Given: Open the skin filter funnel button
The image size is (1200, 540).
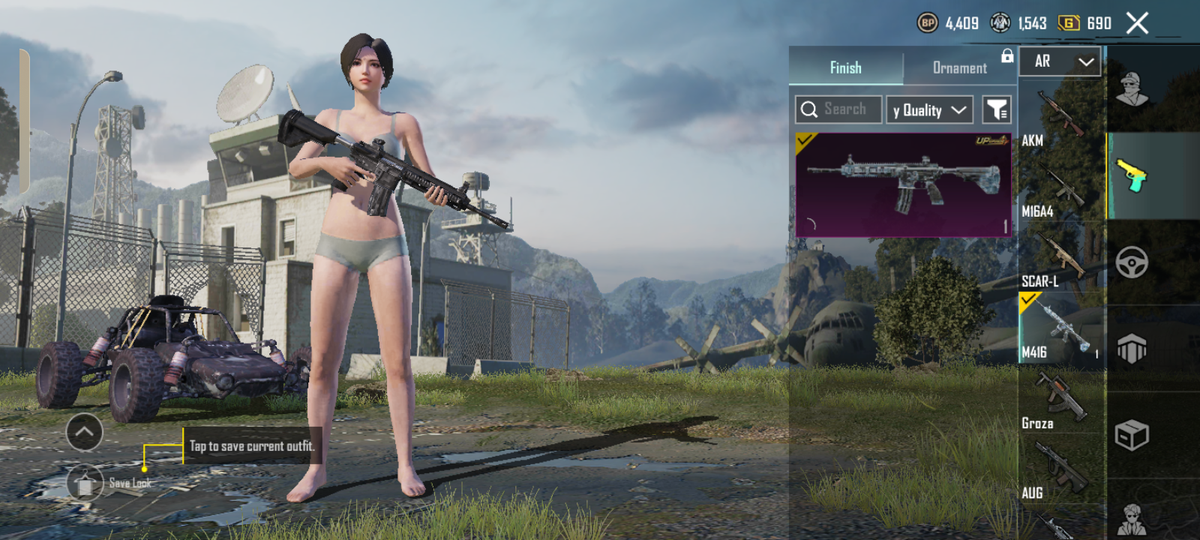Looking at the screenshot, I should pos(996,110).
